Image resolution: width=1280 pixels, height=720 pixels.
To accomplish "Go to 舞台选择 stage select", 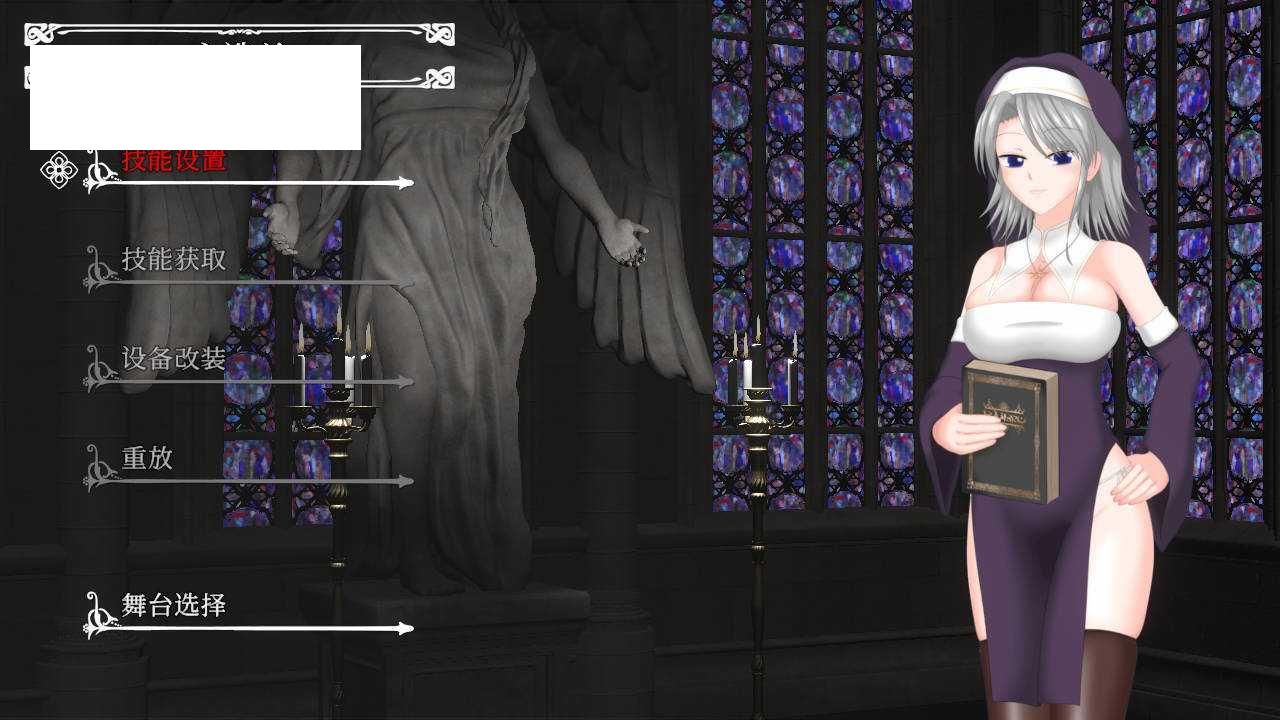I will coord(174,605).
